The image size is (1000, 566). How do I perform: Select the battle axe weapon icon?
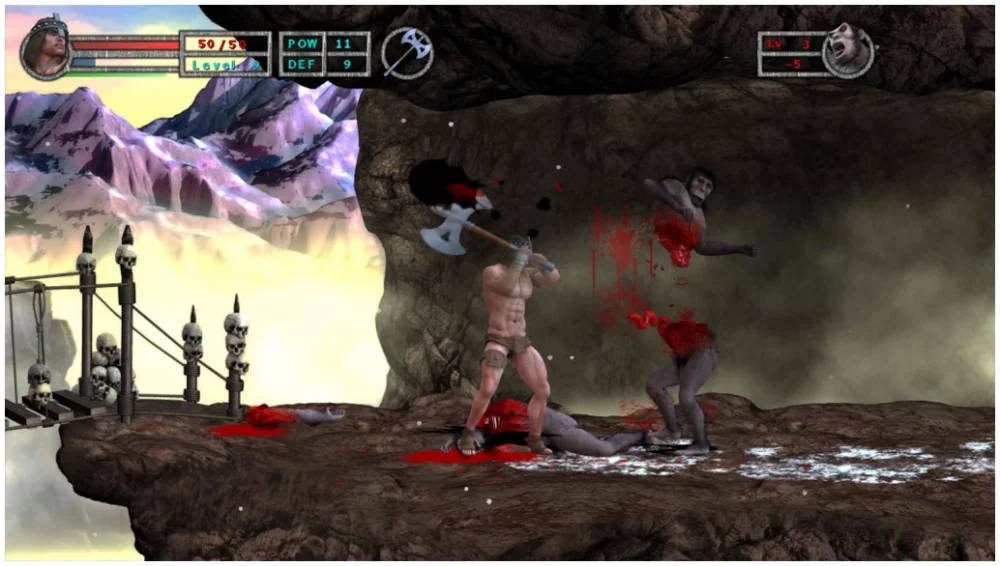click(407, 51)
